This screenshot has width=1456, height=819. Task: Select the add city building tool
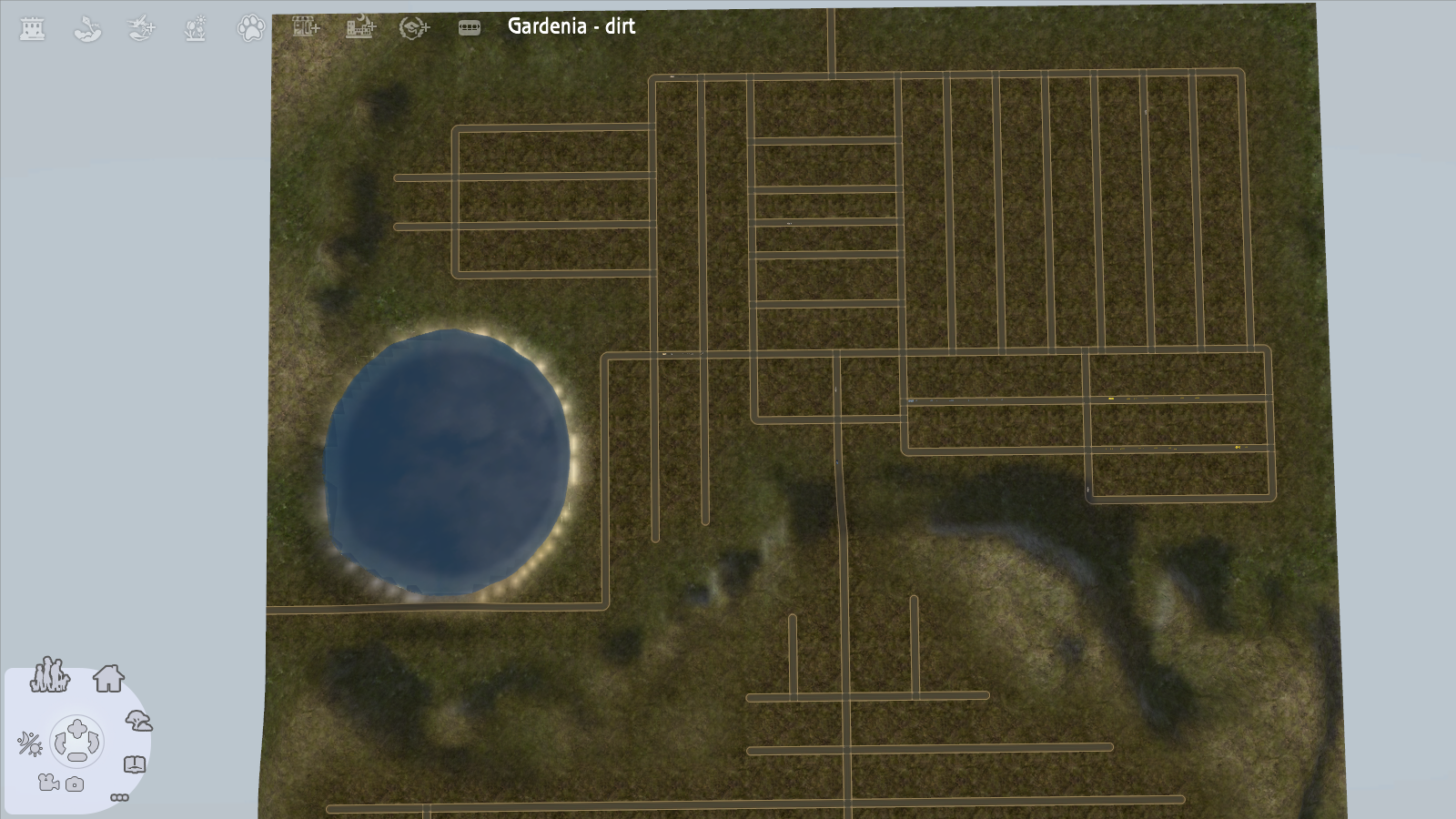361,27
